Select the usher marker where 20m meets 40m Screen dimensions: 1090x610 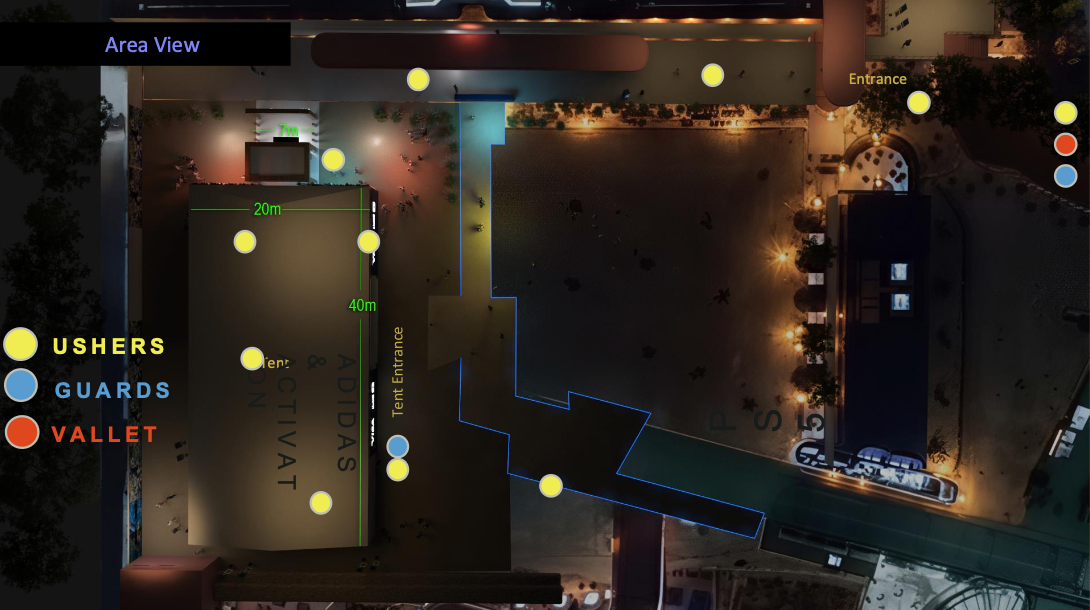pos(369,241)
